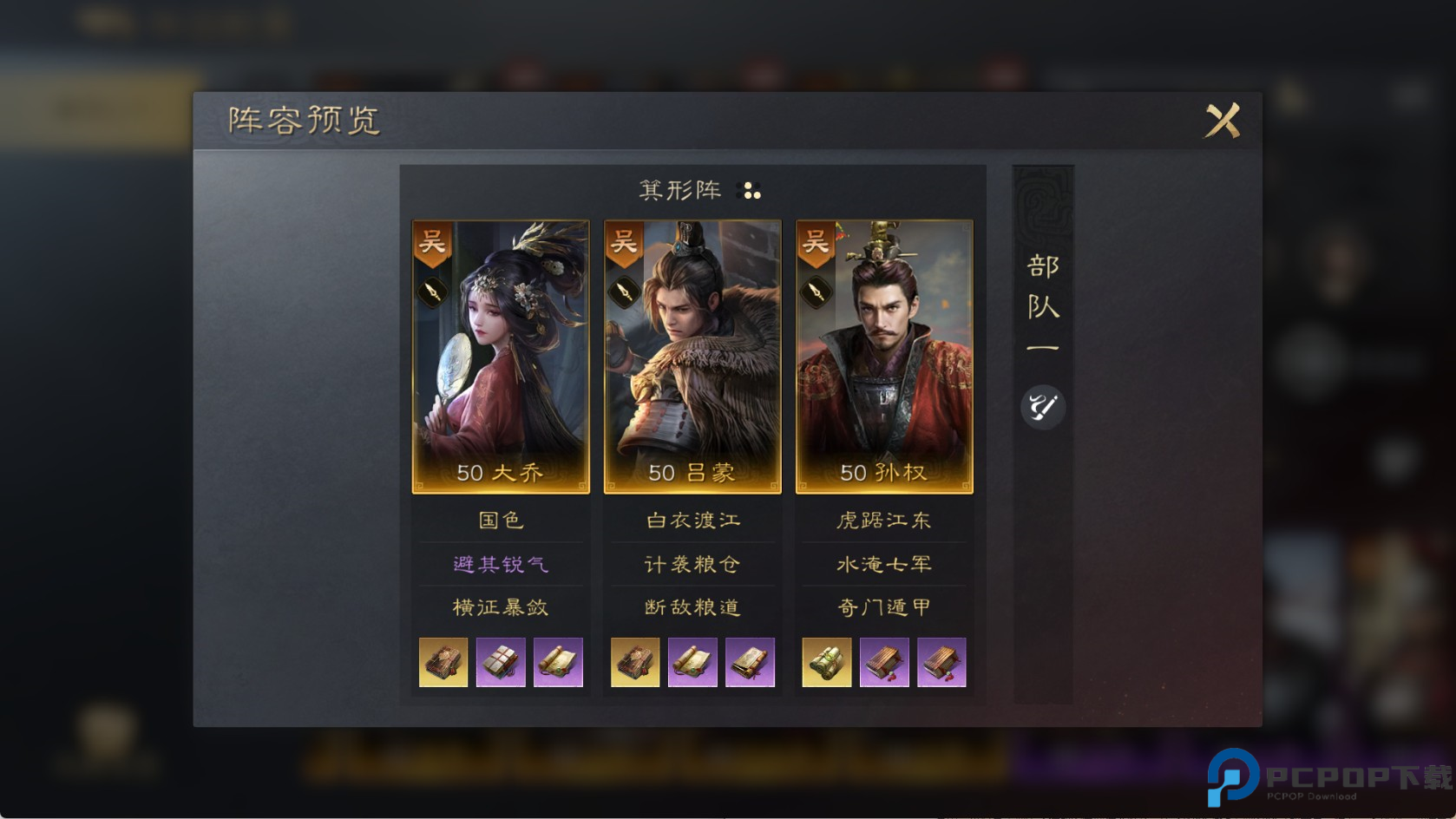Image resolution: width=1456 pixels, height=819 pixels.
Task: Toggle the skill 水淹七军 under 孙权
Action: (882, 563)
